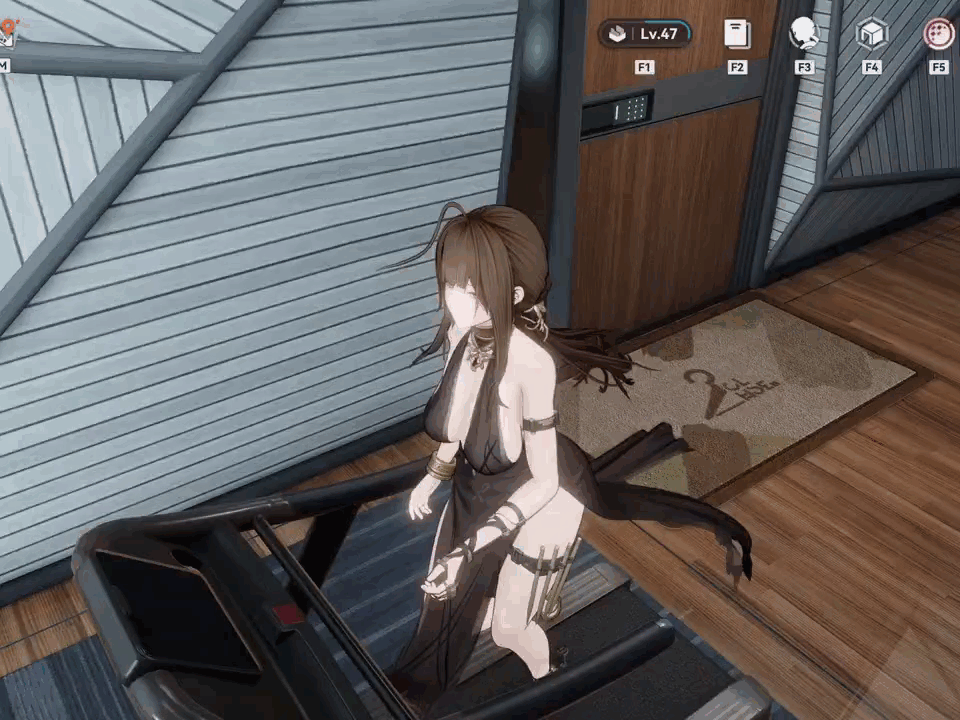
Task: Open the Lv.47 dorm level panel
Action: (x=645, y=34)
